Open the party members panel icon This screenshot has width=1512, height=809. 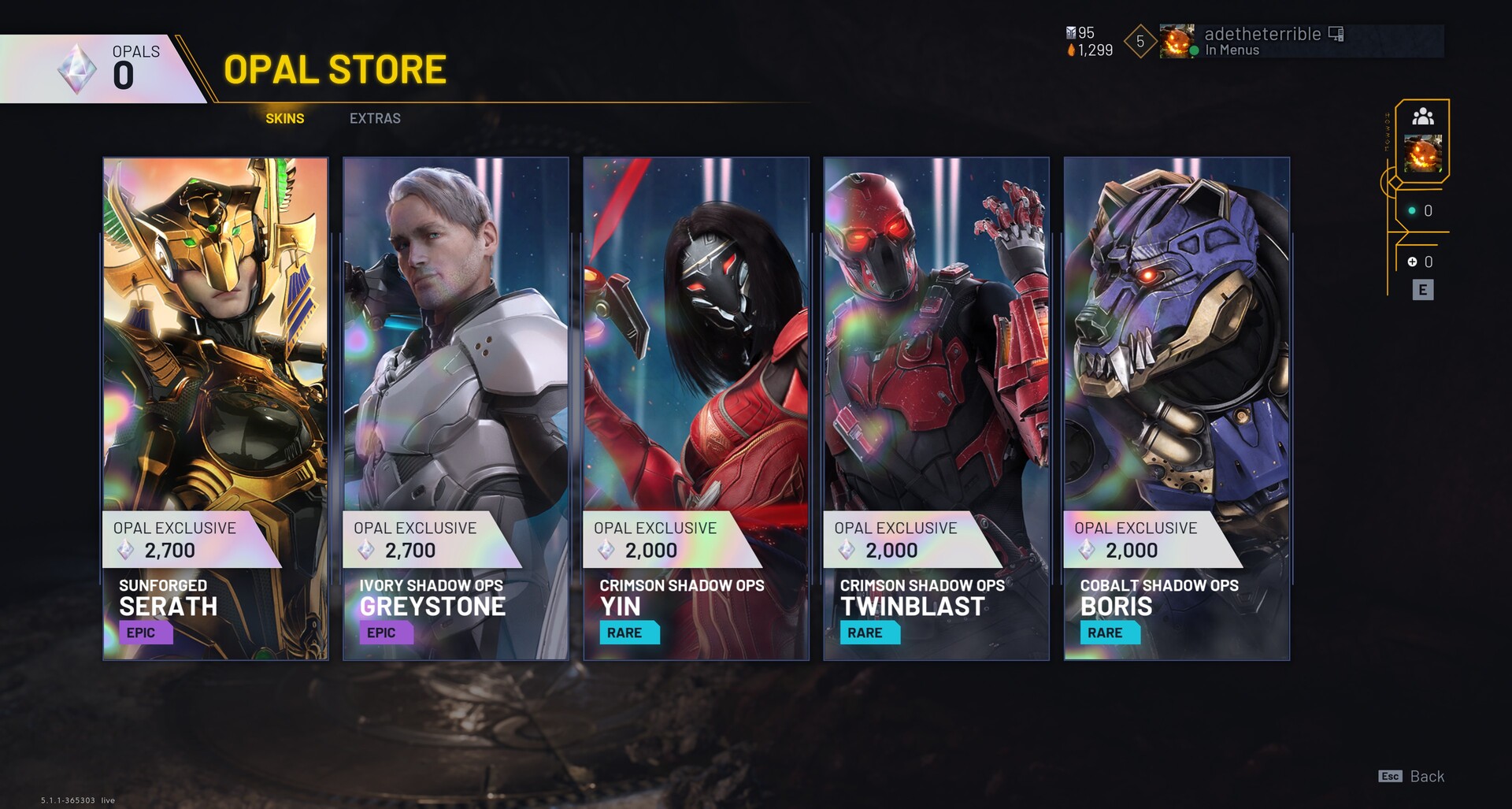[x=1422, y=117]
